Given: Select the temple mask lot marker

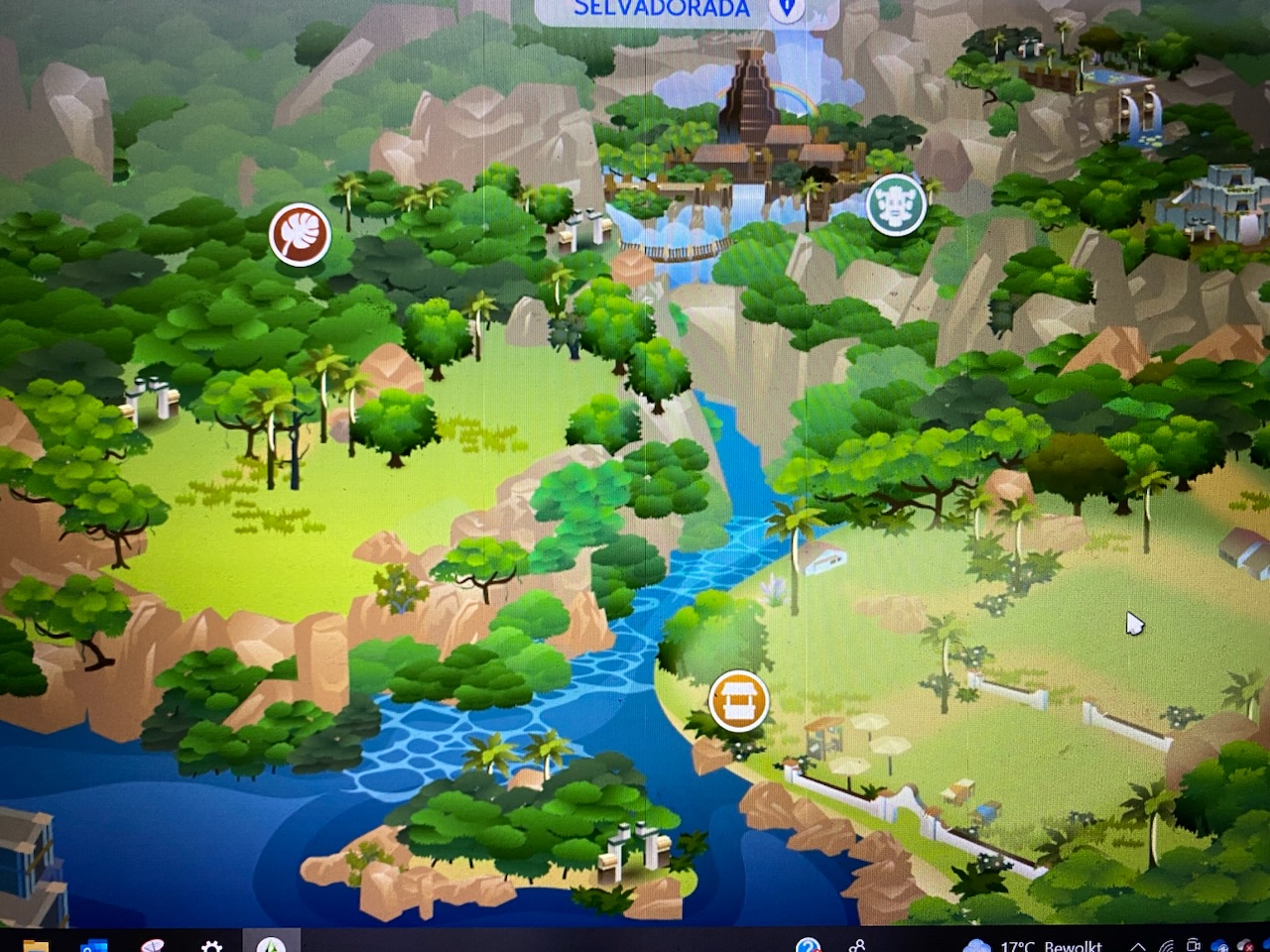Looking at the screenshot, I should pos(896,205).
